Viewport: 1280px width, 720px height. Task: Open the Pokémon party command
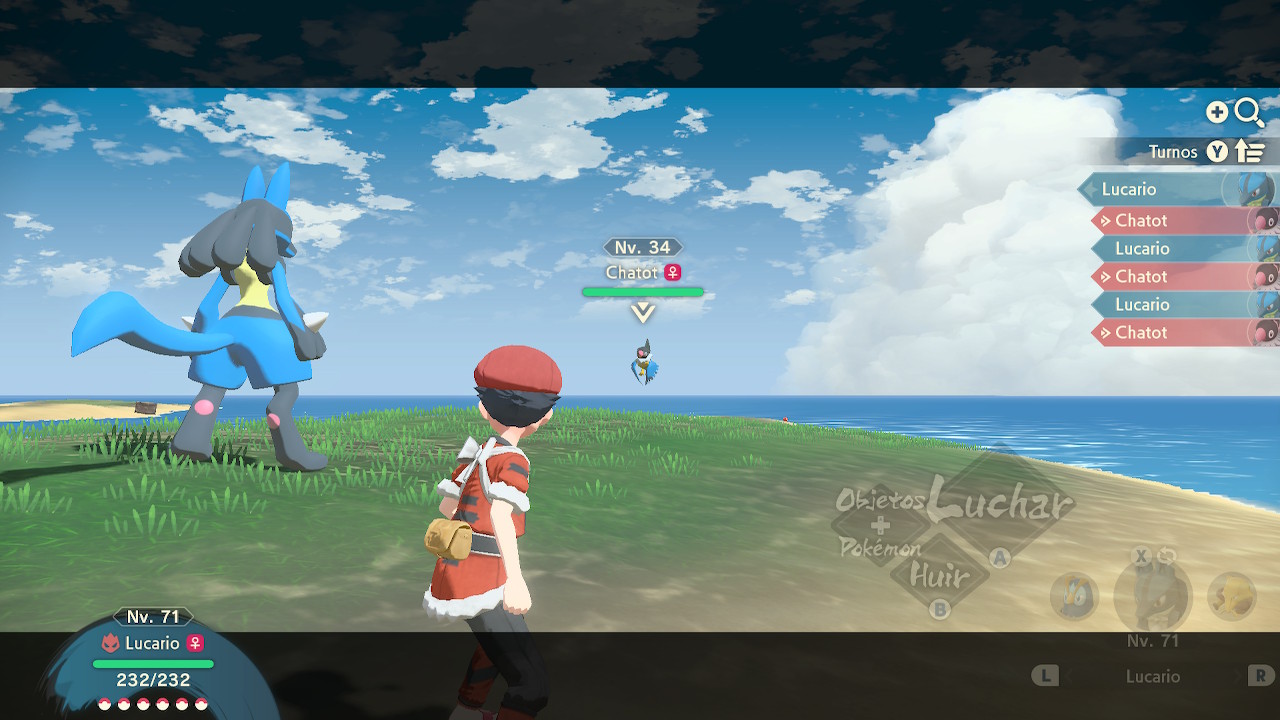[880, 548]
